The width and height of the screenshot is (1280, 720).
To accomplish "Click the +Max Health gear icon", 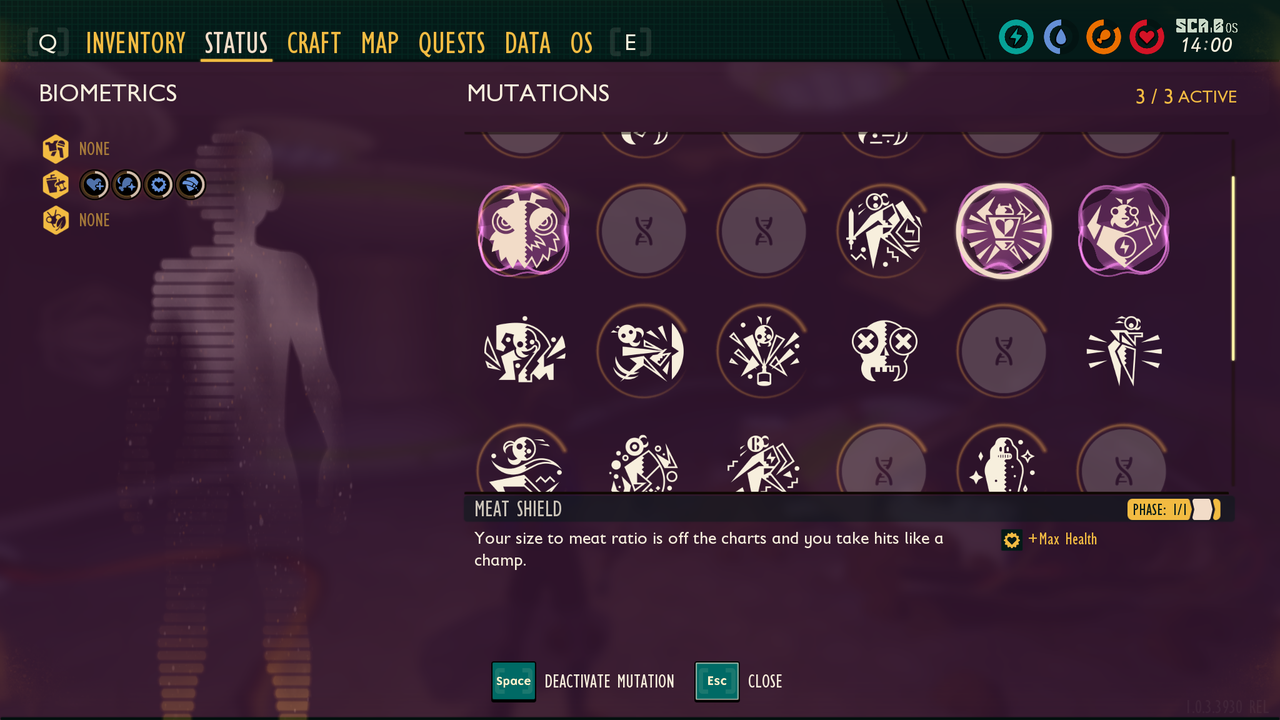I will 1010,539.
